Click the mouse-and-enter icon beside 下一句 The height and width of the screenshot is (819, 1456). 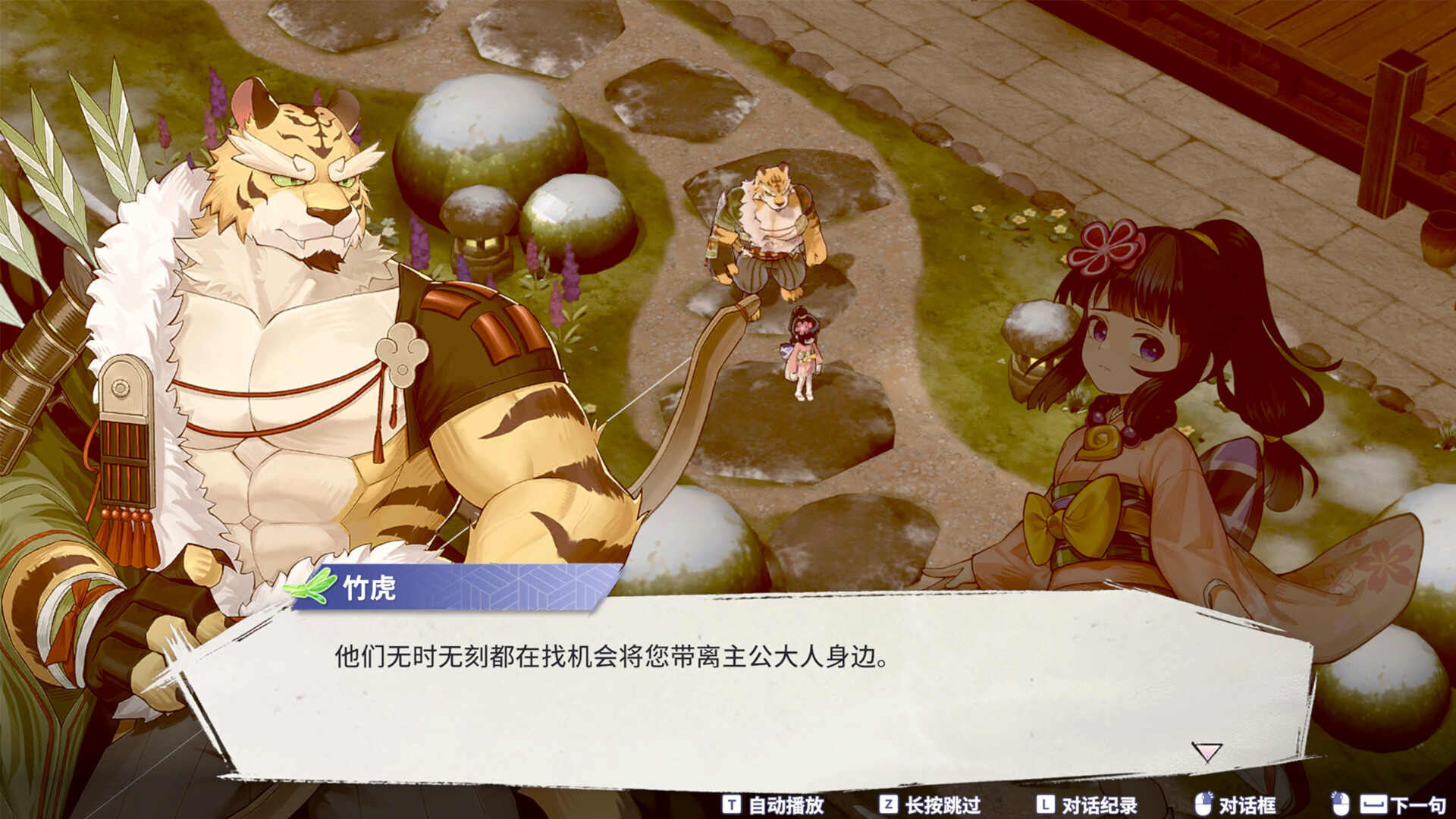(x=1339, y=802)
